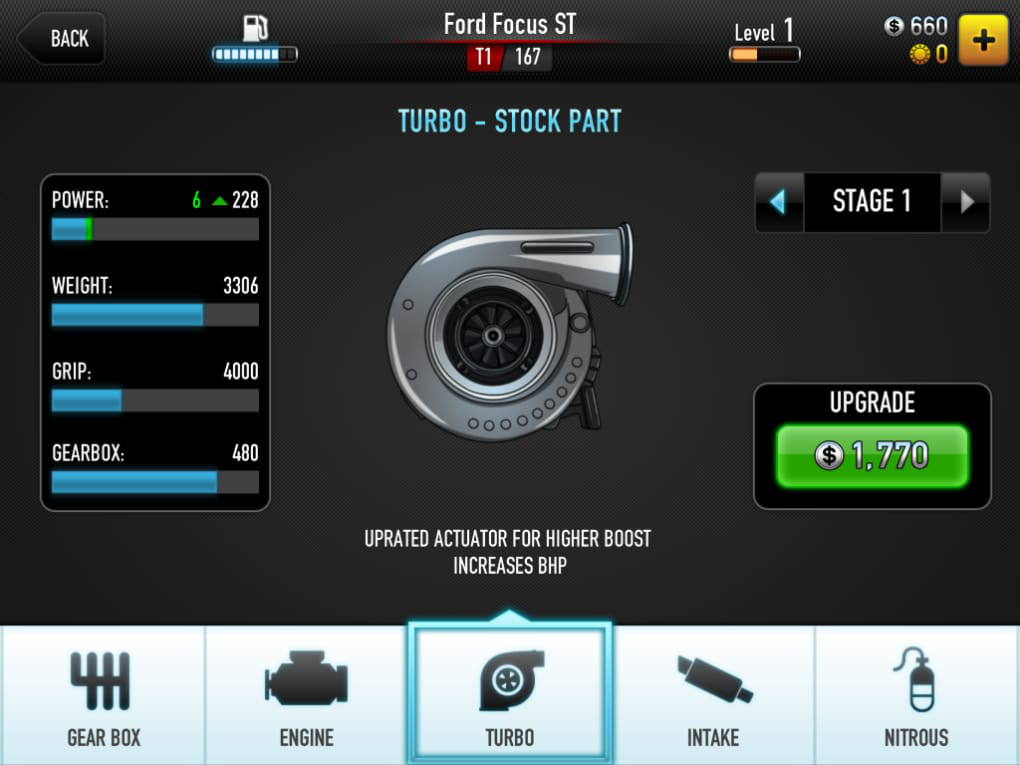
Task: Select the previous stage arrow
Action: pos(779,202)
